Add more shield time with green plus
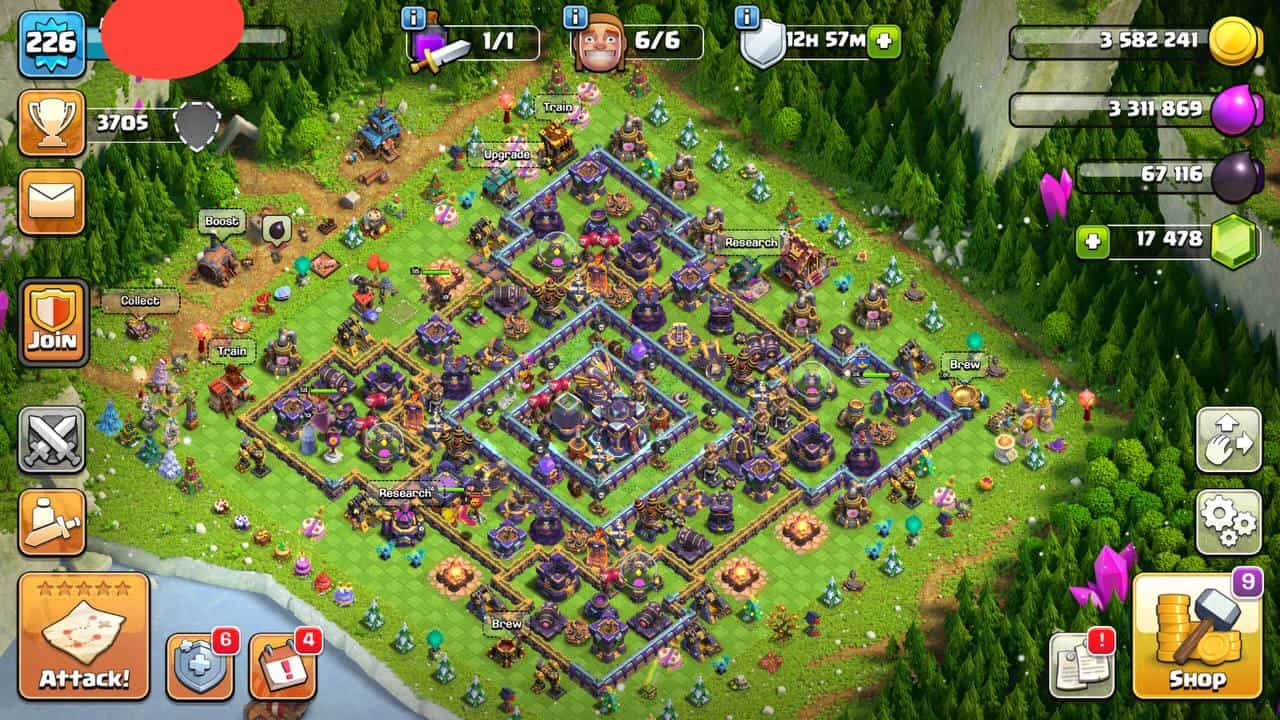This screenshot has height=720, width=1280. [x=884, y=42]
